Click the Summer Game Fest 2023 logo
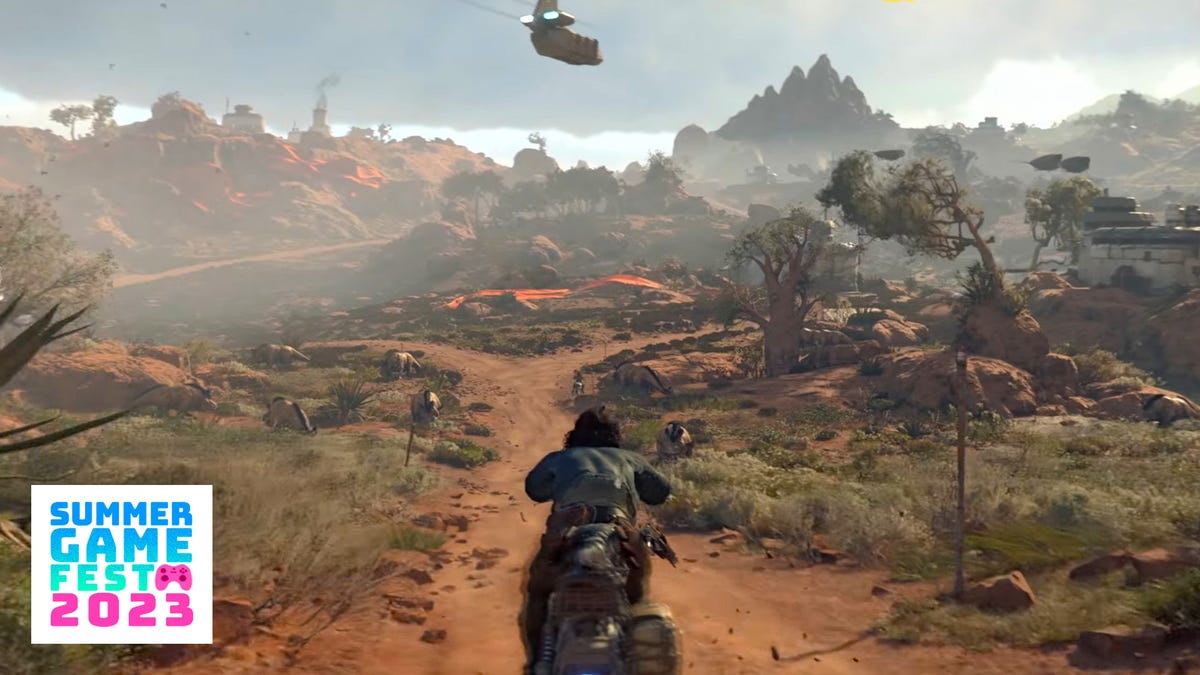1200x675 pixels. 121,563
